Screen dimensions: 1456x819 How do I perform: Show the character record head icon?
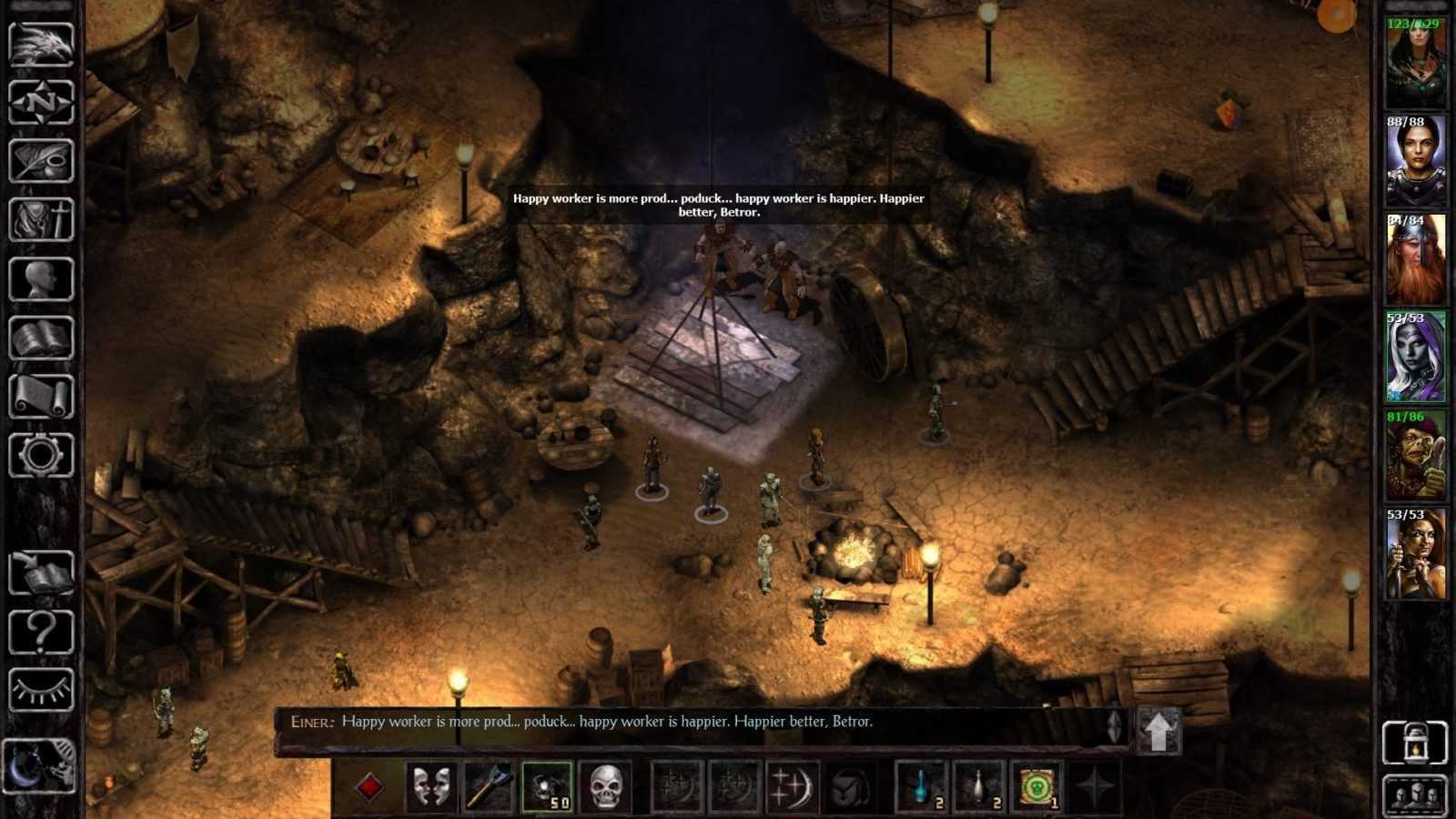pos(41,278)
